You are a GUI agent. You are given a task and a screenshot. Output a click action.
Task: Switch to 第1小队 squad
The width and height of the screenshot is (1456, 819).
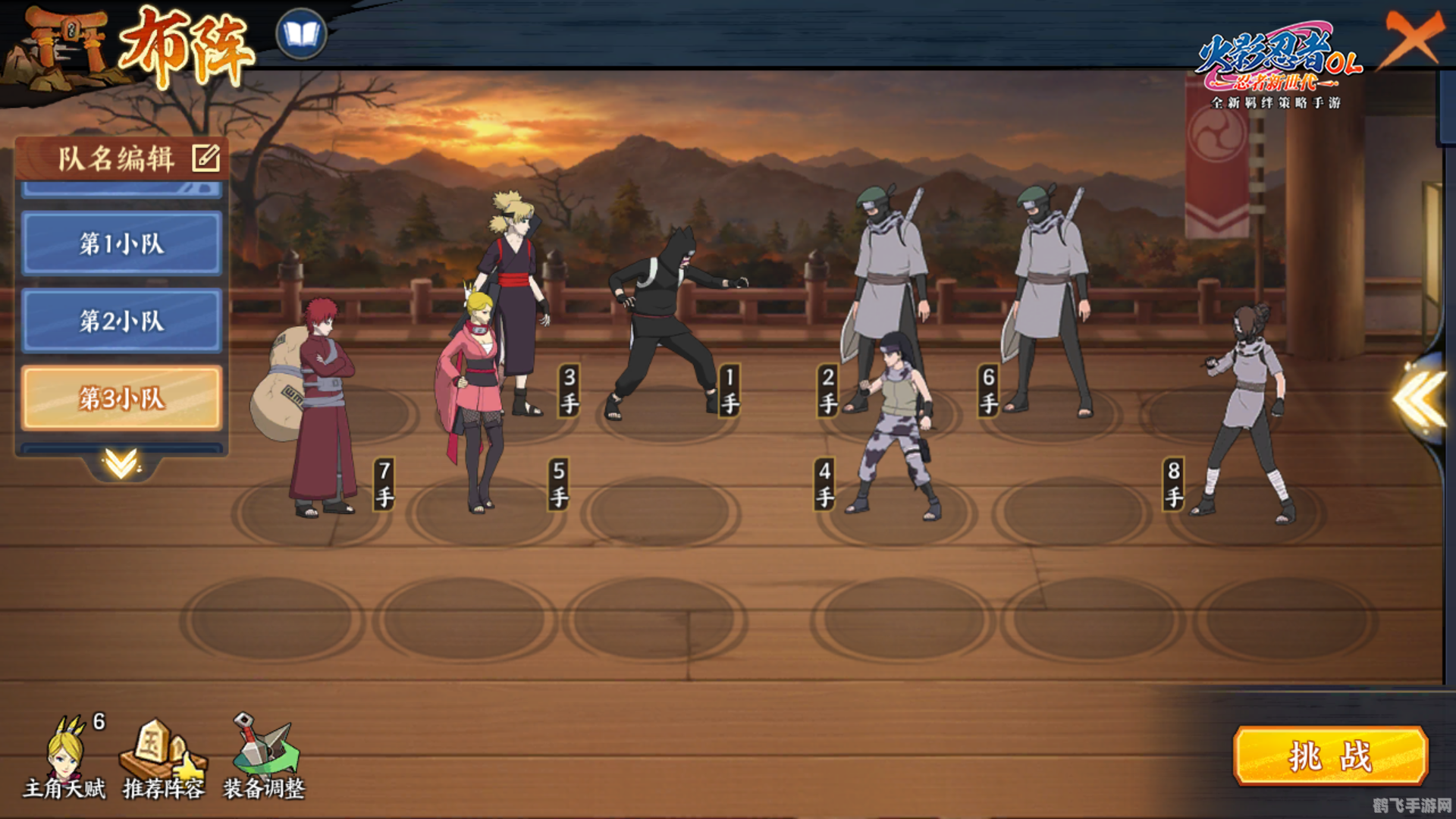tap(121, 243)
